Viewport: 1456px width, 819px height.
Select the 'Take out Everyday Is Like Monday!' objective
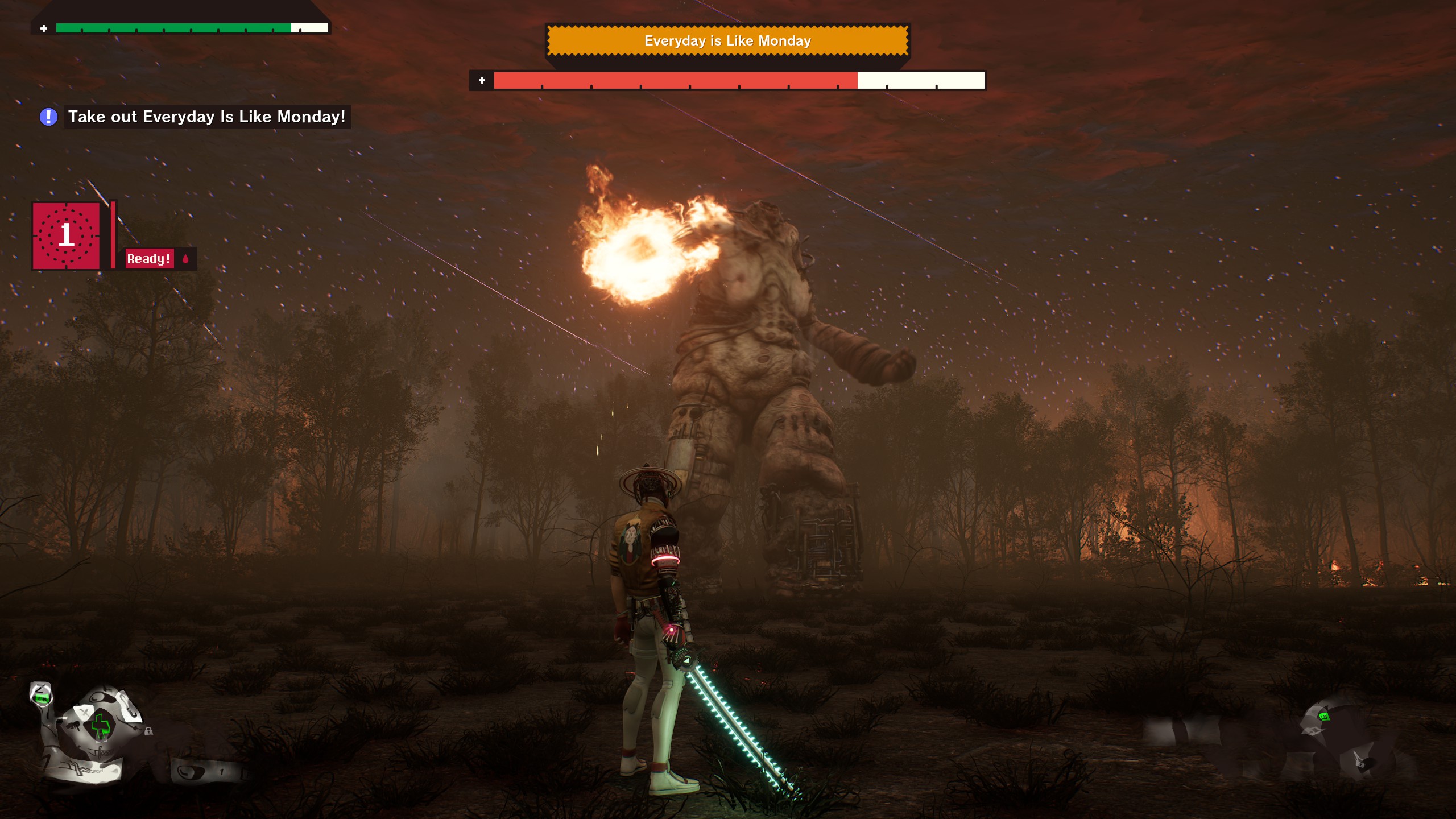pyautogui.click(x=206, y=117)
